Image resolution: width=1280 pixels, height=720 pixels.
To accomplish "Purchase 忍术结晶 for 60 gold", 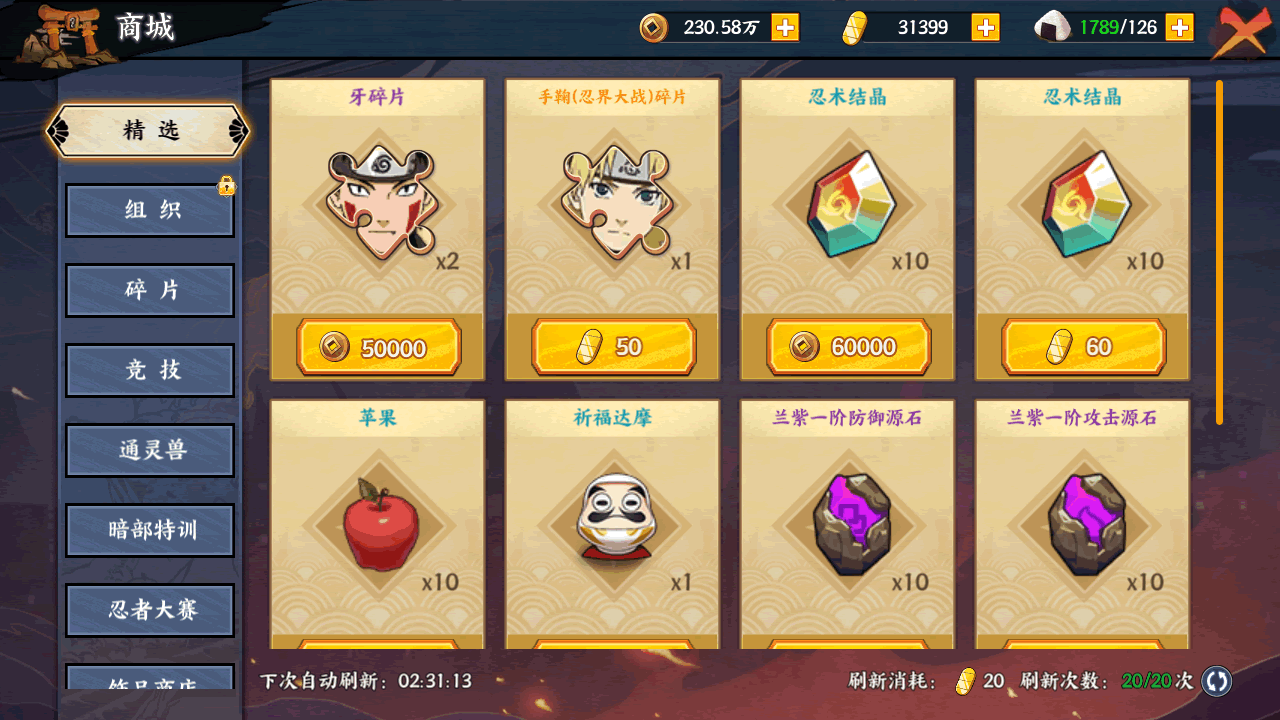I will 1083,347.
